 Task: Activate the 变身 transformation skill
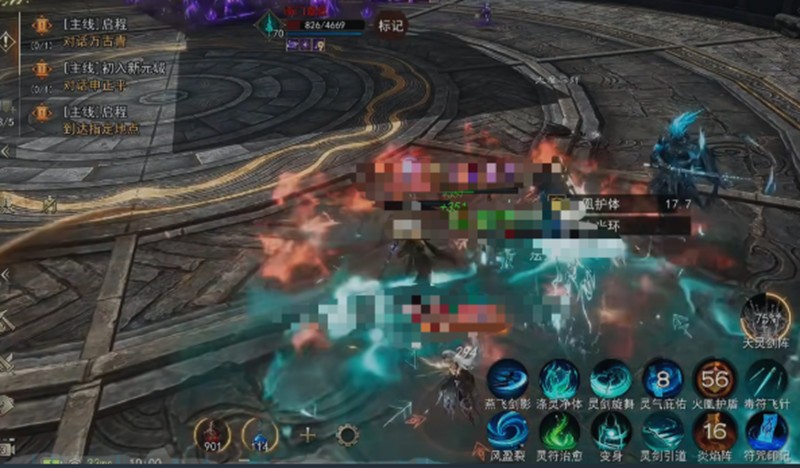point(610,430)
